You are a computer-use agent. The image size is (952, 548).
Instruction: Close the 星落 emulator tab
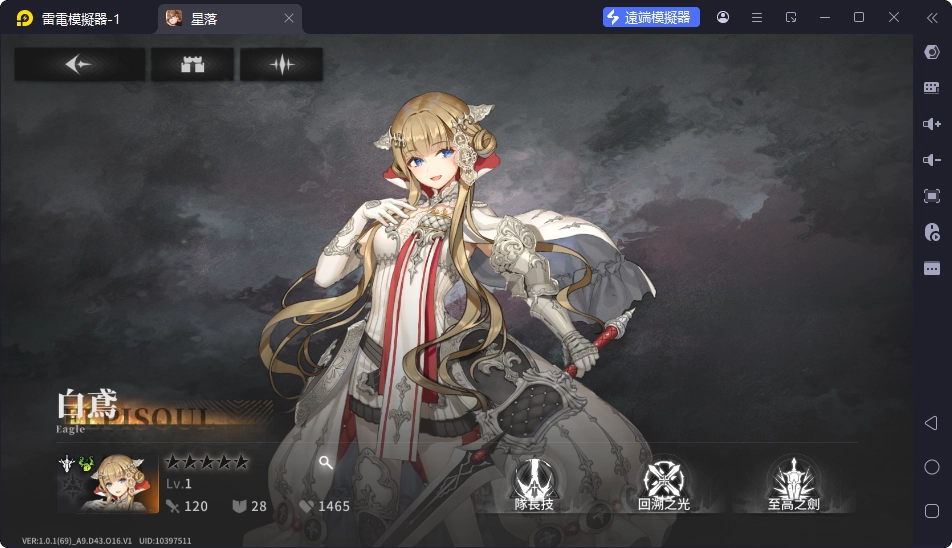click(289, 18)
